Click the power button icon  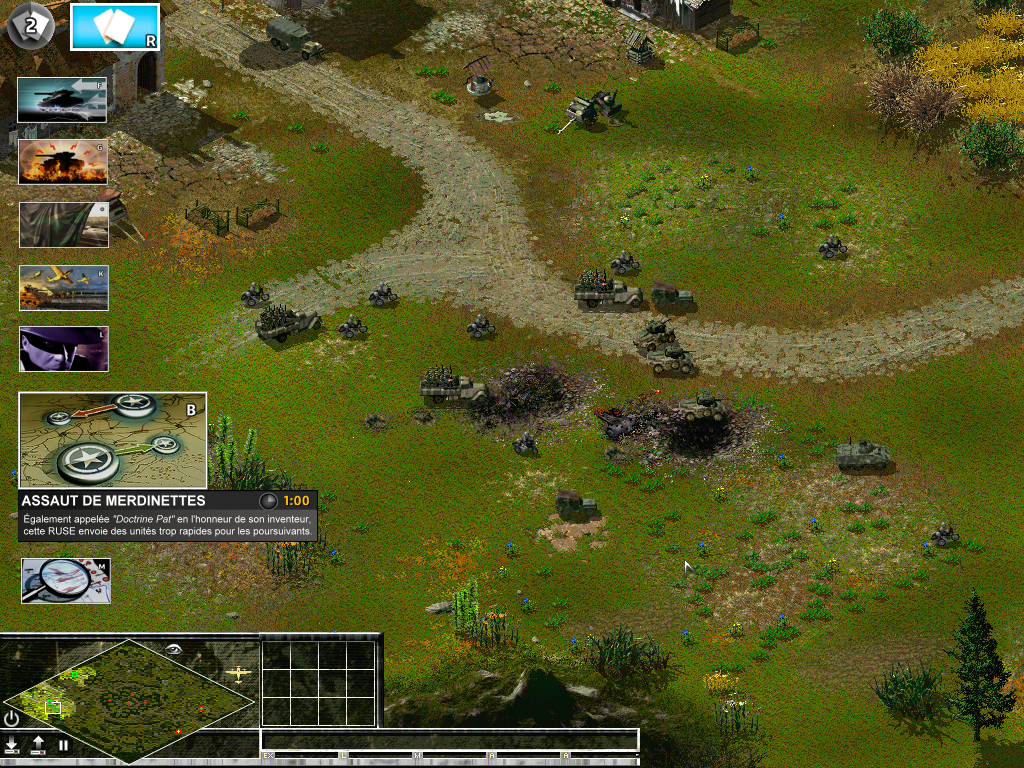click(x=11, y=718)
